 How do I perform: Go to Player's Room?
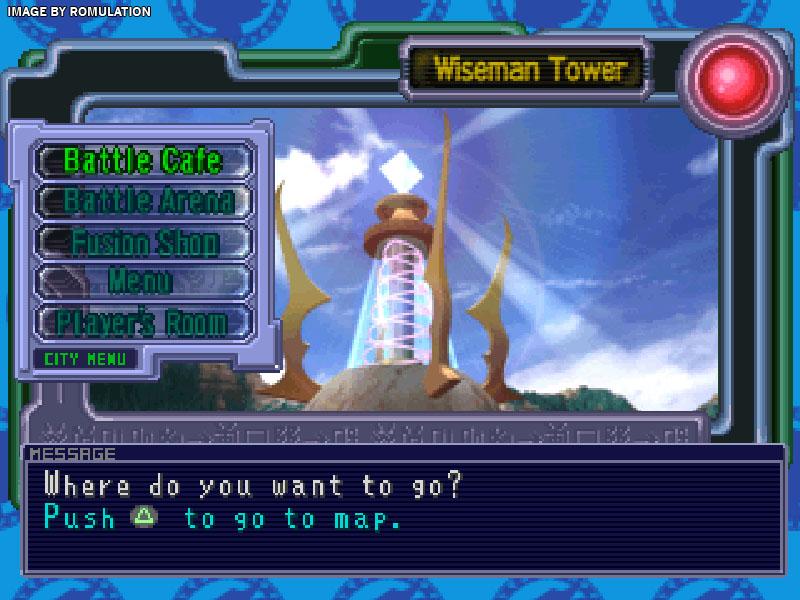143,323
